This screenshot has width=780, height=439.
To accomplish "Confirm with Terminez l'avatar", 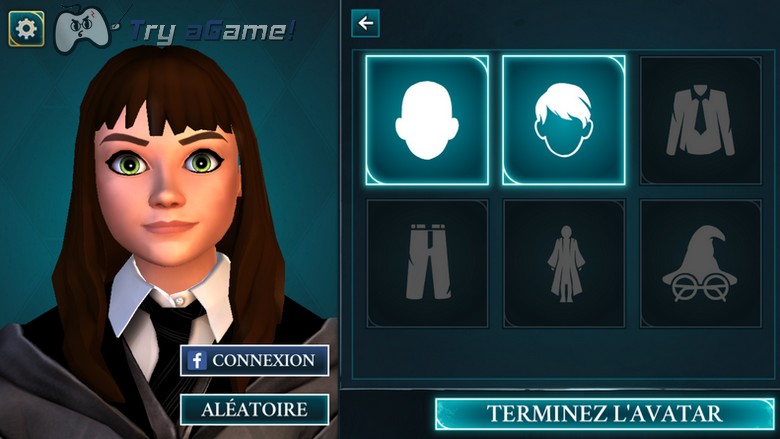I will (603, 413).
